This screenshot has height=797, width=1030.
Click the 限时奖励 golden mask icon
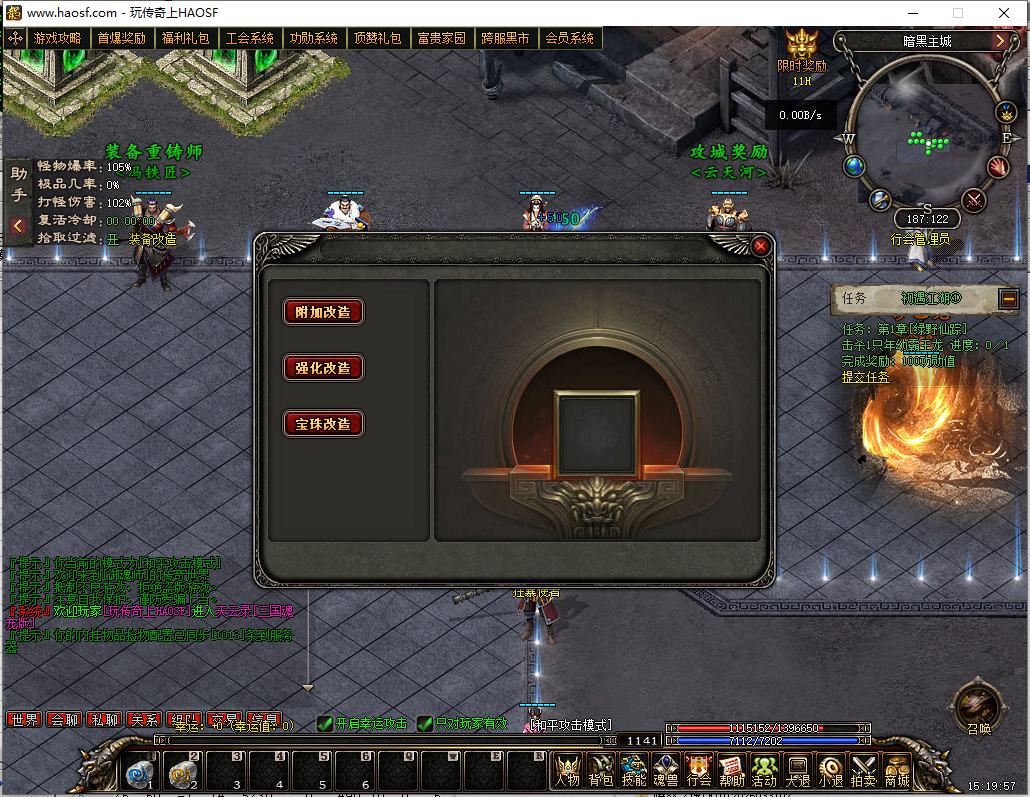tap(802, 45)
